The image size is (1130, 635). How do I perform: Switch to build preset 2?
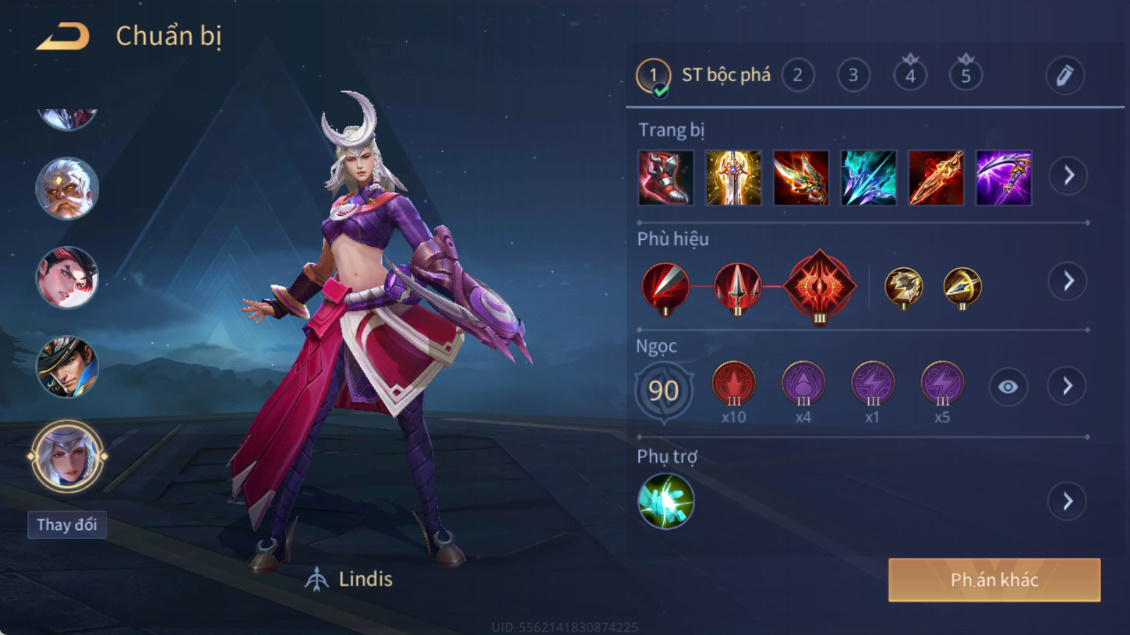797,75
